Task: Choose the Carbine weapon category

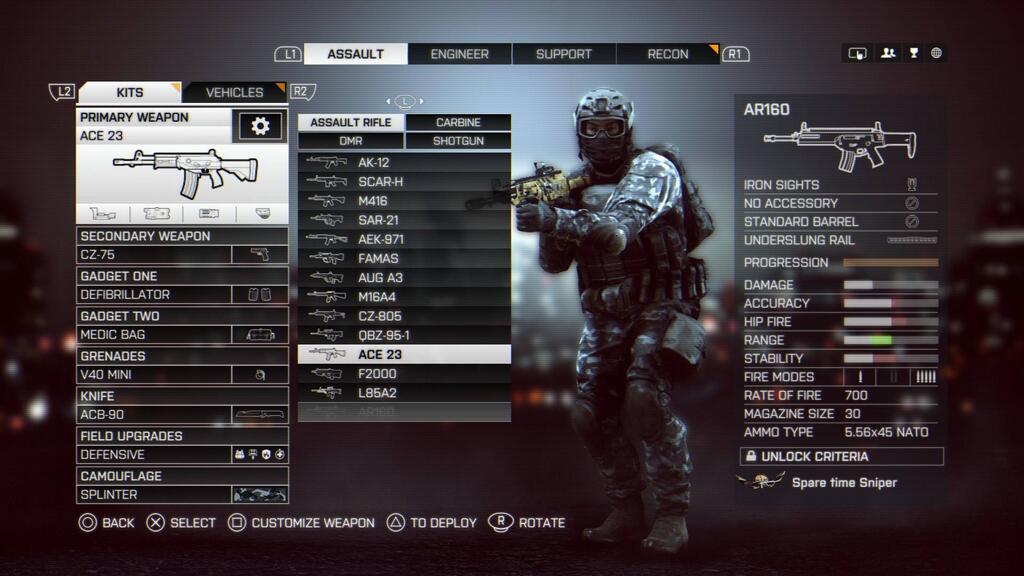Action: (458, 122)
